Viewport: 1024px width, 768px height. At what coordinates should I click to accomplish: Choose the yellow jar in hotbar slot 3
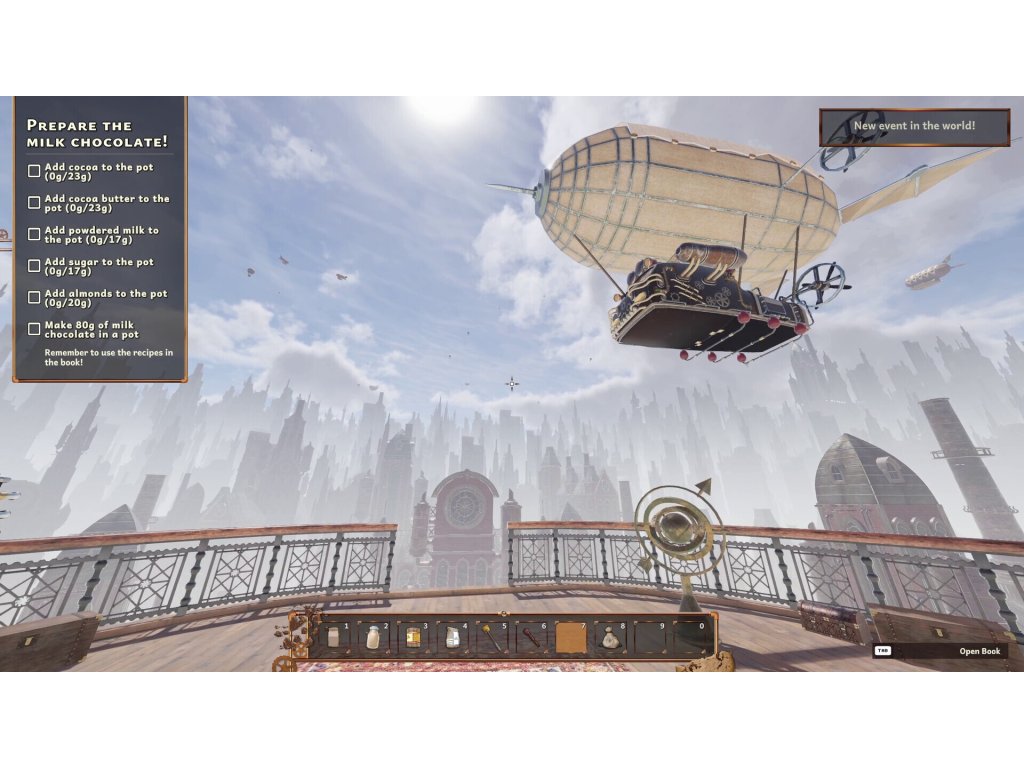coord(412,638)
